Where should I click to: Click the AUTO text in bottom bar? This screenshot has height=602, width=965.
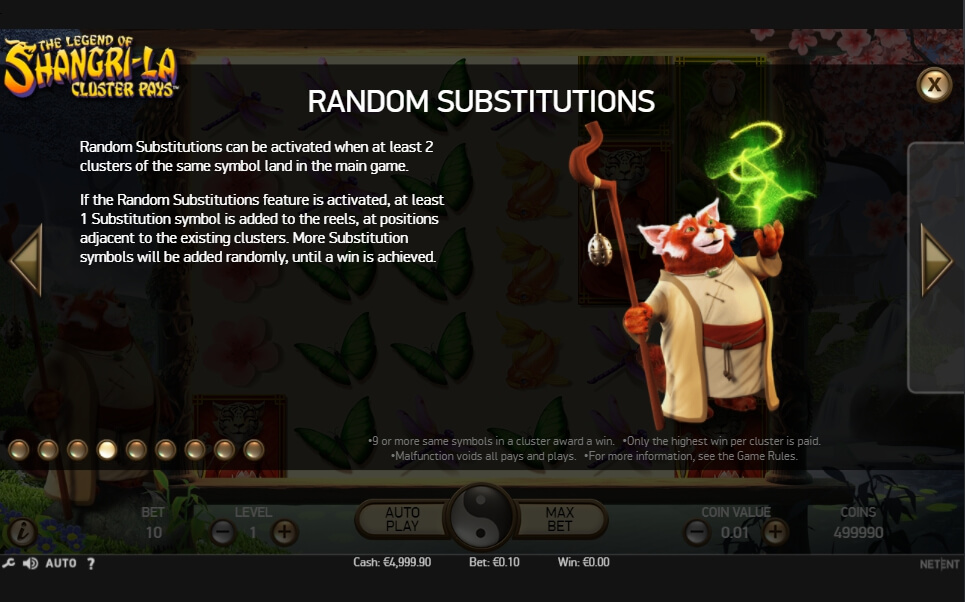click(61, 563)
